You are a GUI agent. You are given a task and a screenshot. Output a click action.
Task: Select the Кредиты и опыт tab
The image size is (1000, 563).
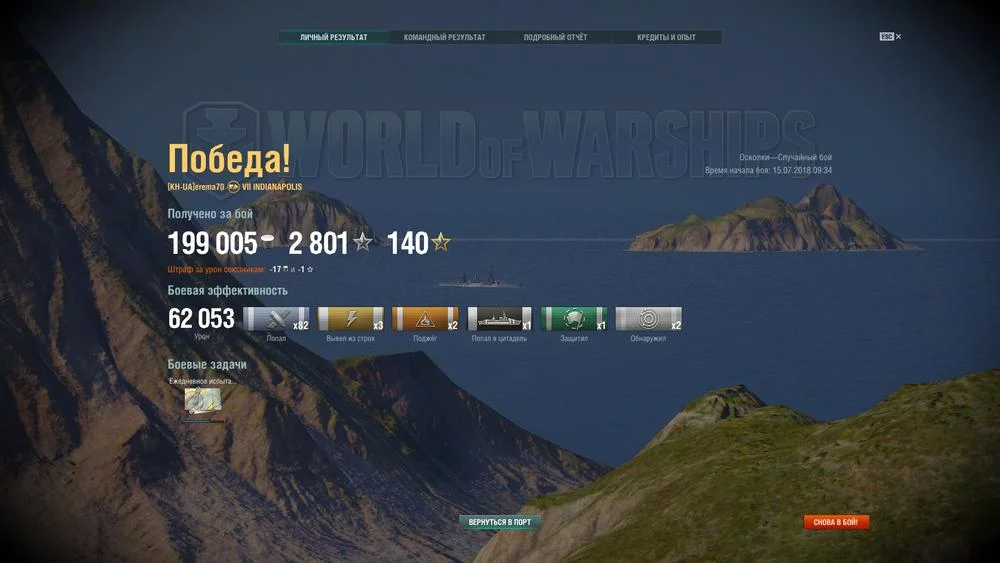pos(666,38)
